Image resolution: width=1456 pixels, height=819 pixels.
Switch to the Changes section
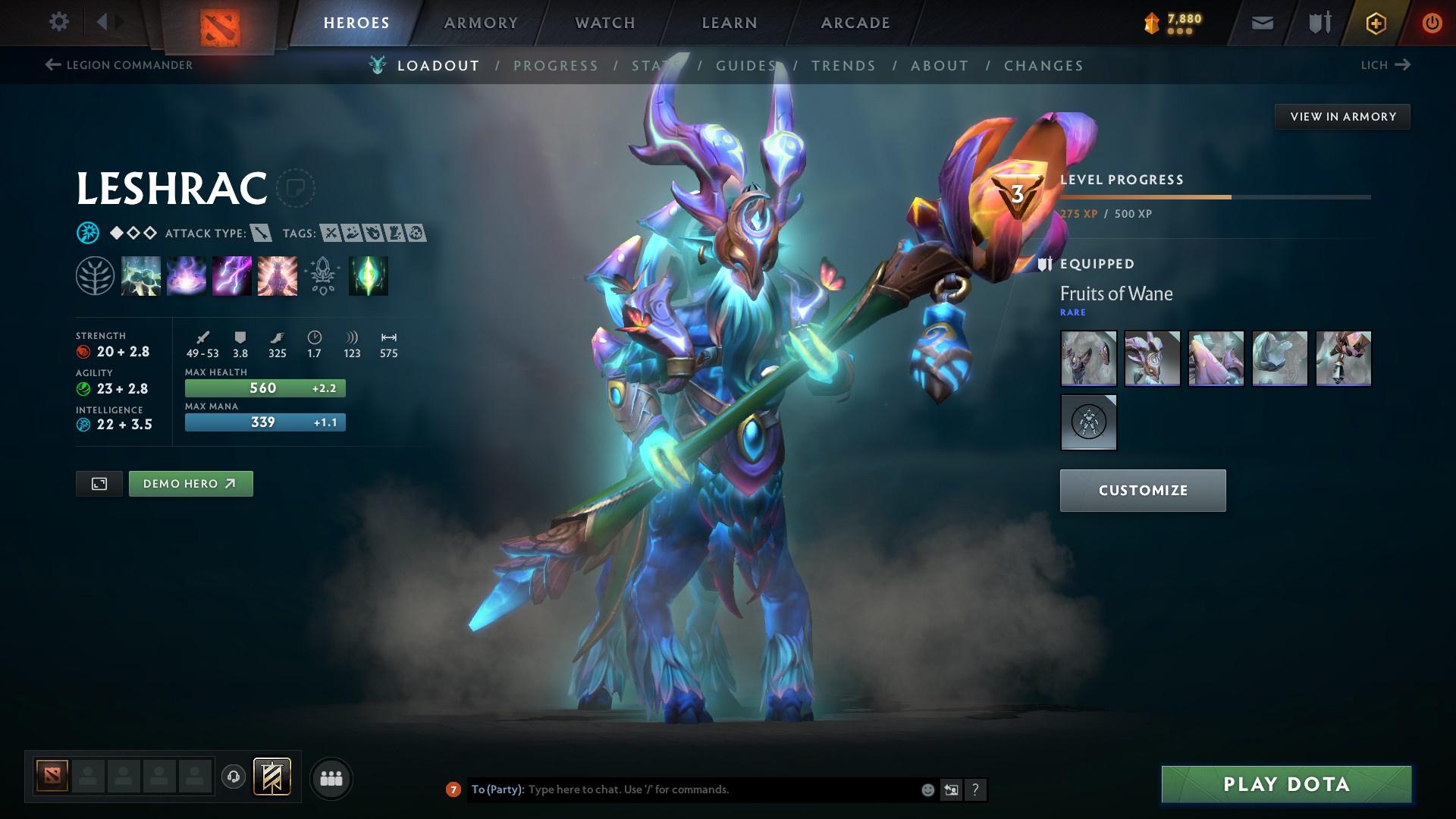click(1043, 66)
